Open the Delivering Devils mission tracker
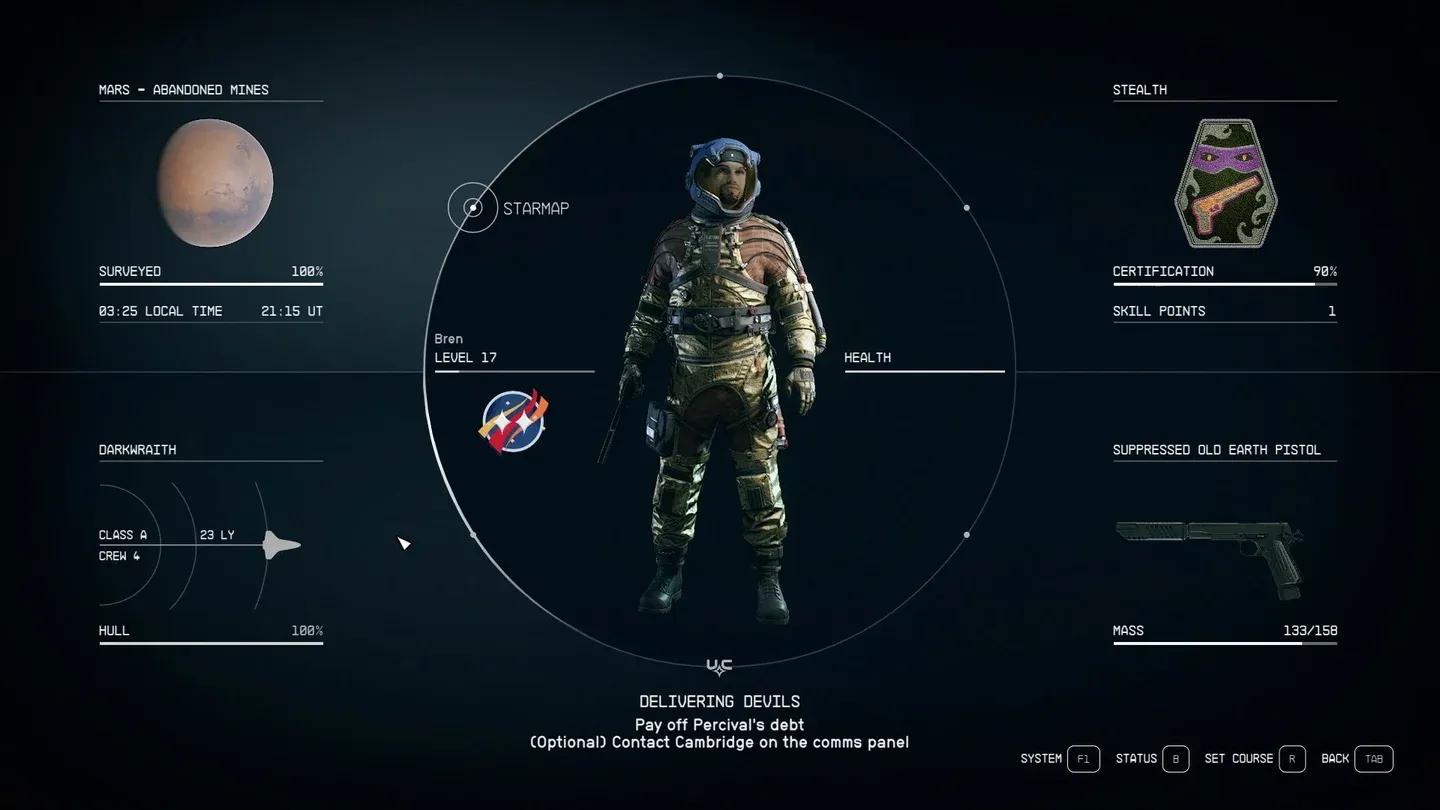Viewport: 1440px width, 810px height. (x=719, y=702)
